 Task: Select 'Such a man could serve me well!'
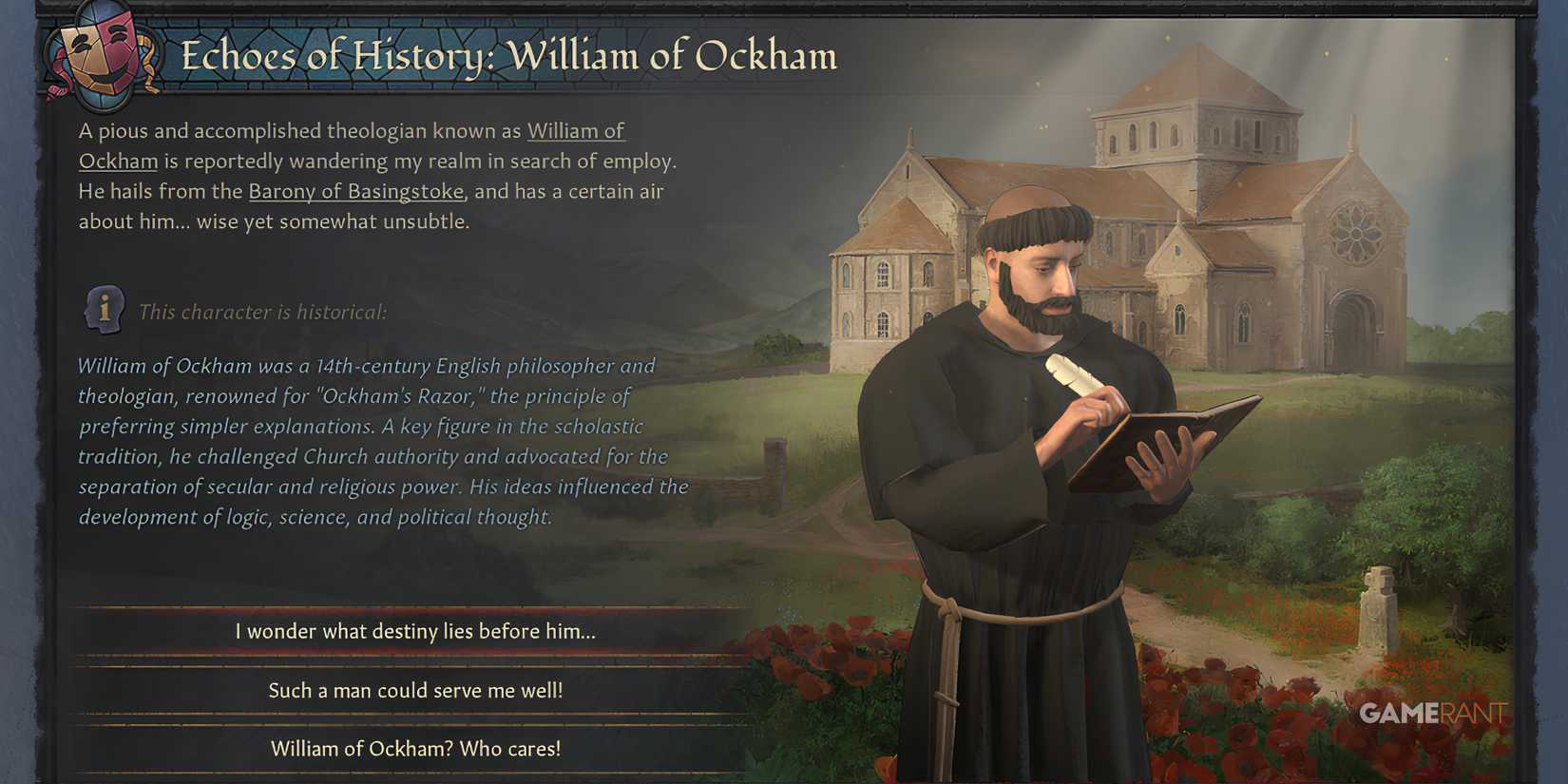(416, 690)
